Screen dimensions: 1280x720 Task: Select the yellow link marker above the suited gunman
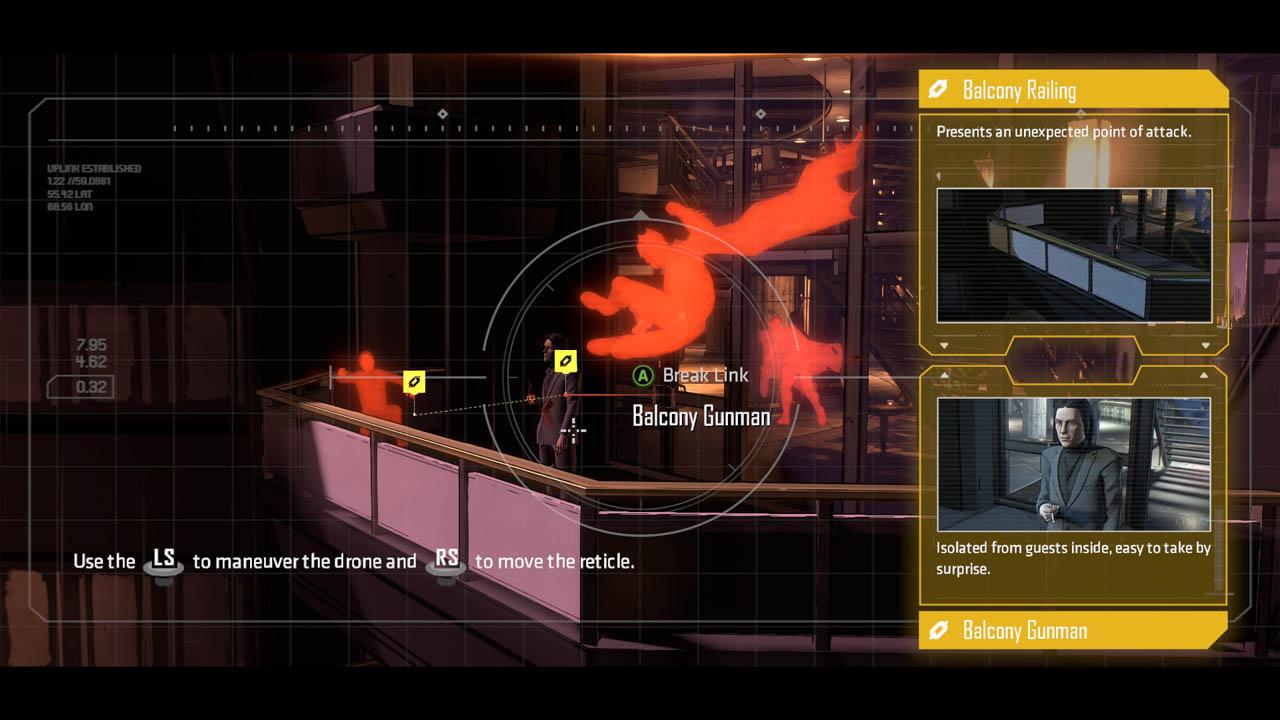(566, 360)
